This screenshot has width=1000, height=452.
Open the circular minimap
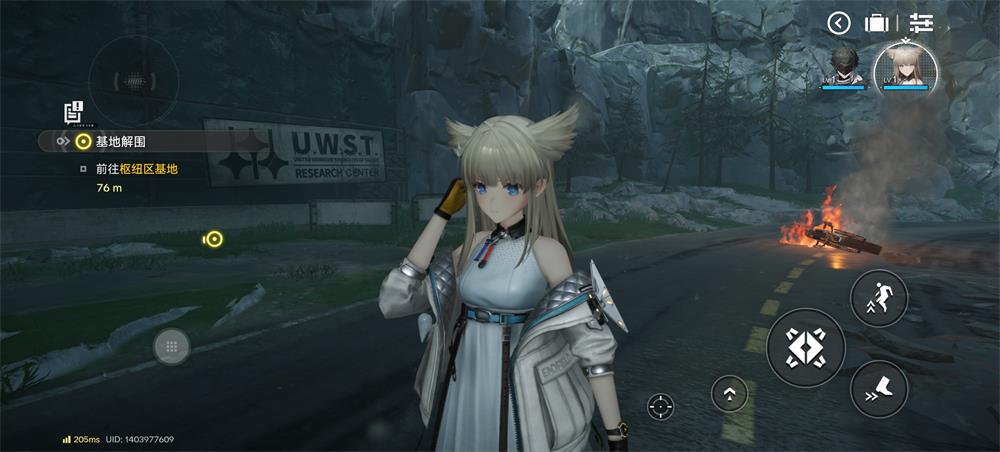click(133, 81)
